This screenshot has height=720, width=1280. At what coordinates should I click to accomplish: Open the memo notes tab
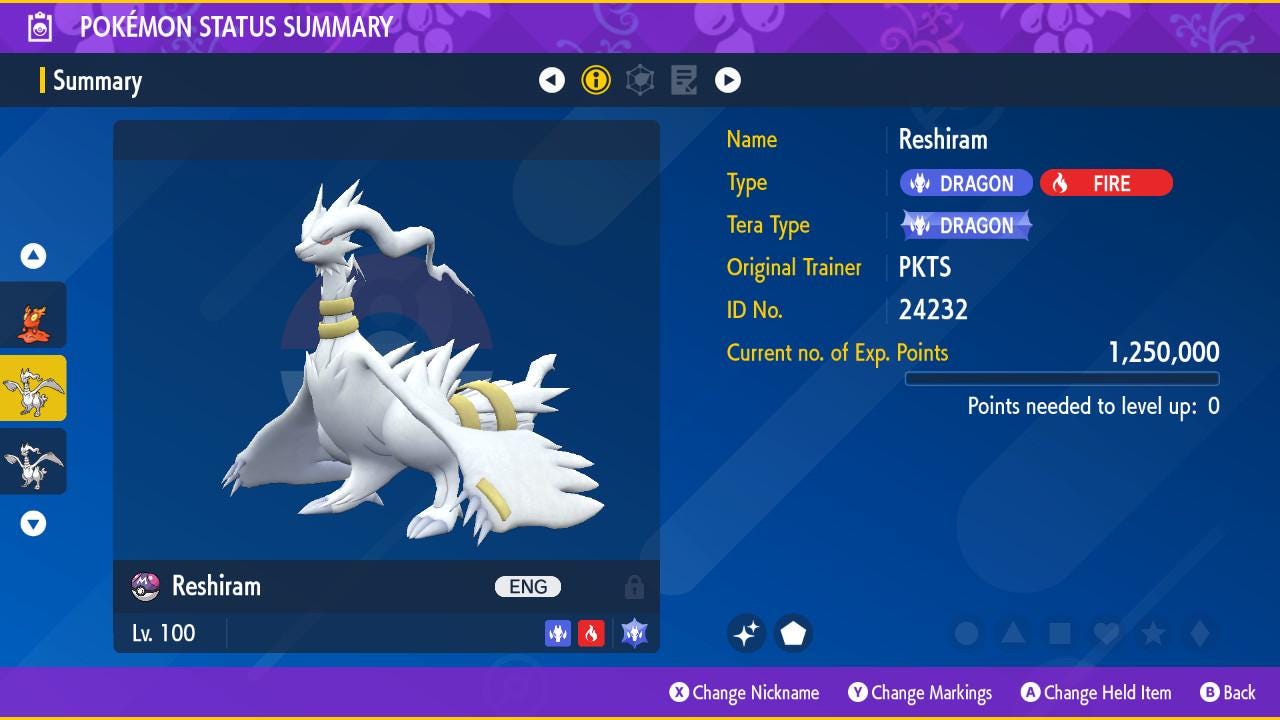point(684,80)
